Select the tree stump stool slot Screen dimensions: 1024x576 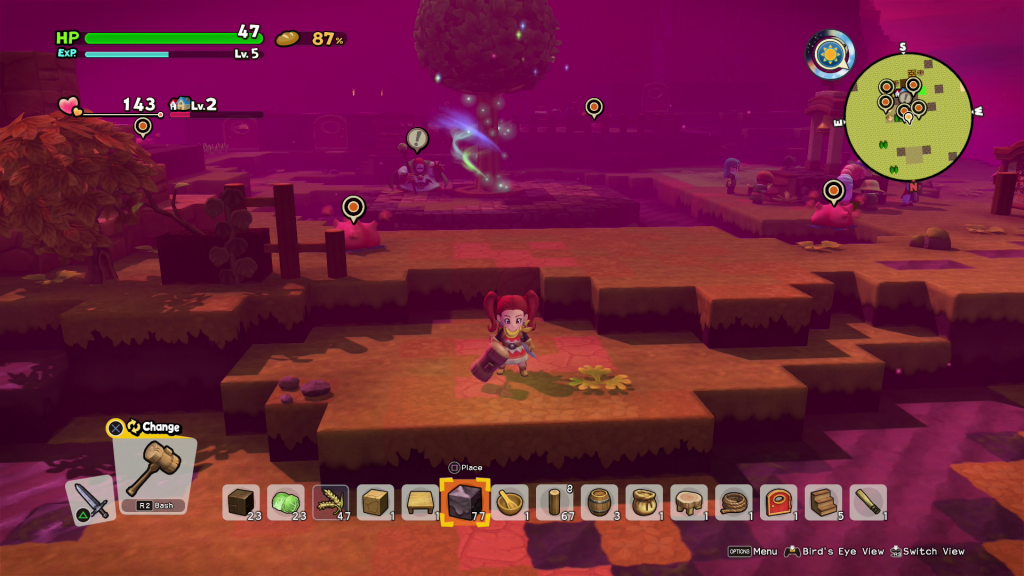coord(690,502)
